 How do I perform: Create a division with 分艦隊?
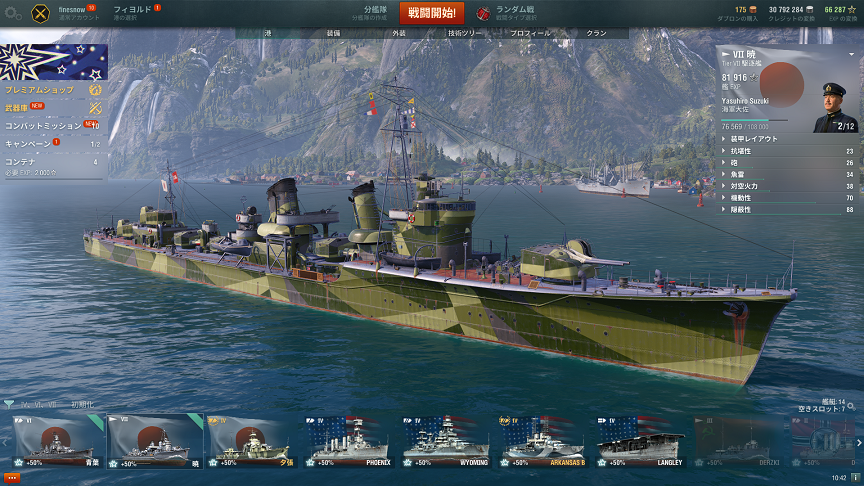point(375,13)
